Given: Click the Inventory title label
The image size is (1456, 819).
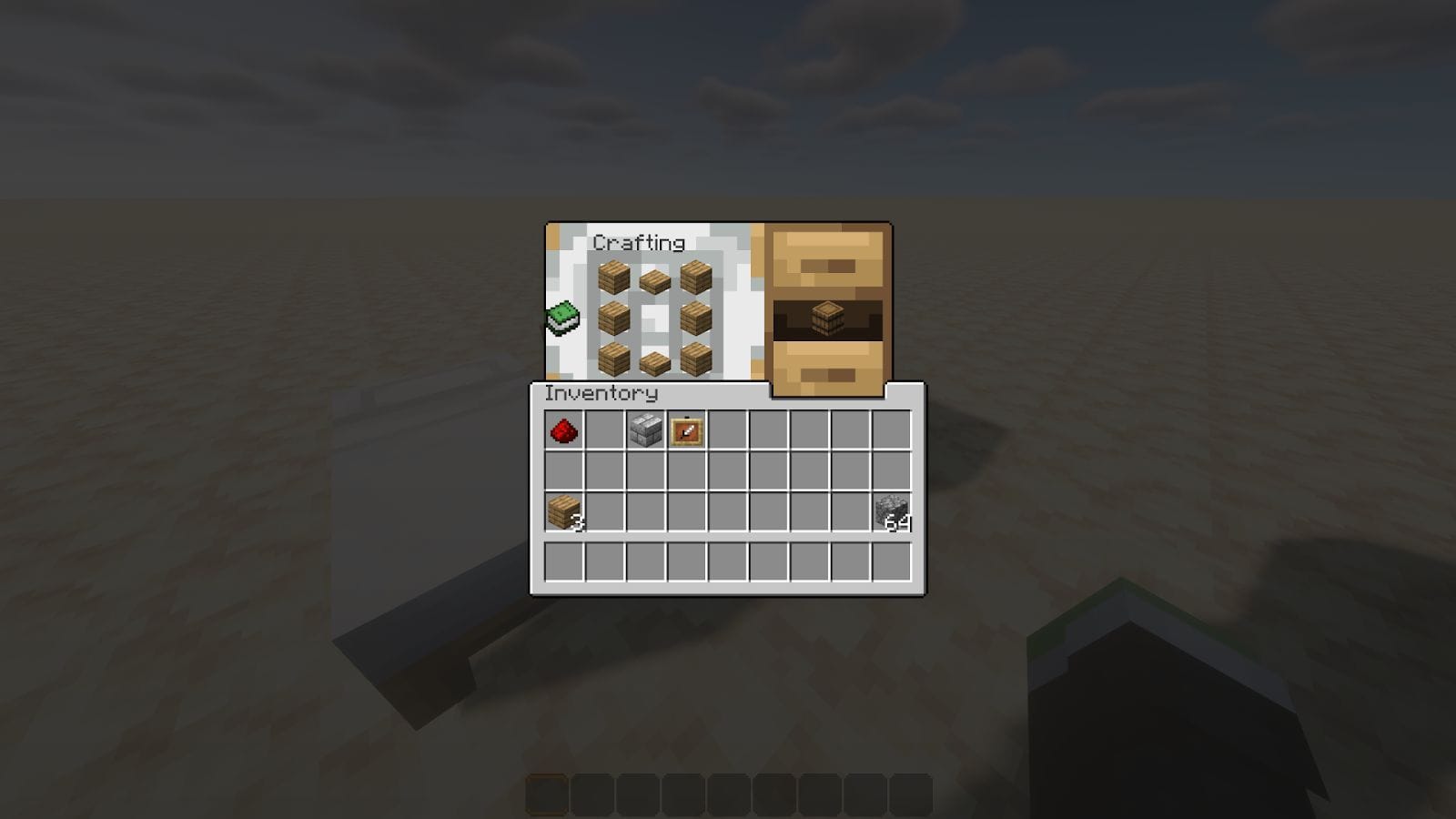Looking at the screenshot, I should click(x=601, y=395).
